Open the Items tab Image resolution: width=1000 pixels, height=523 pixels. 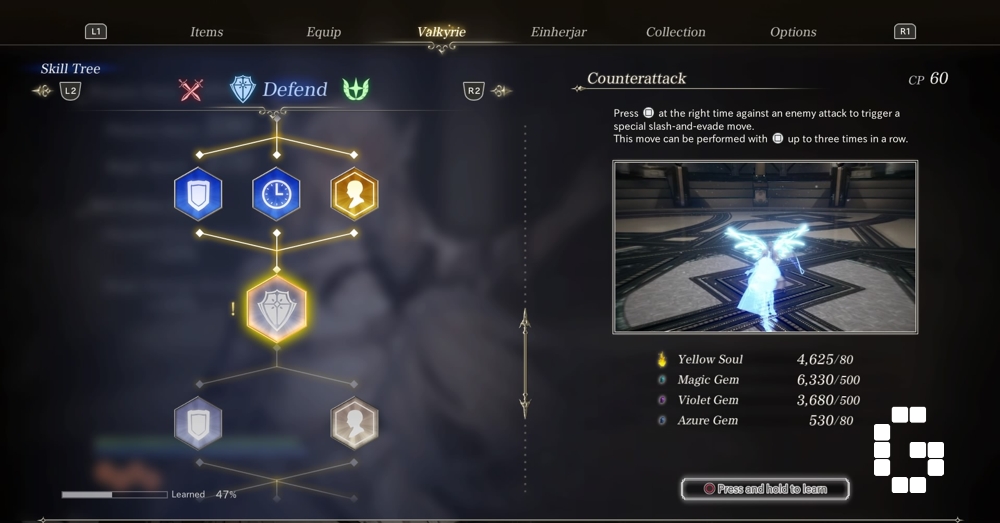207,32
